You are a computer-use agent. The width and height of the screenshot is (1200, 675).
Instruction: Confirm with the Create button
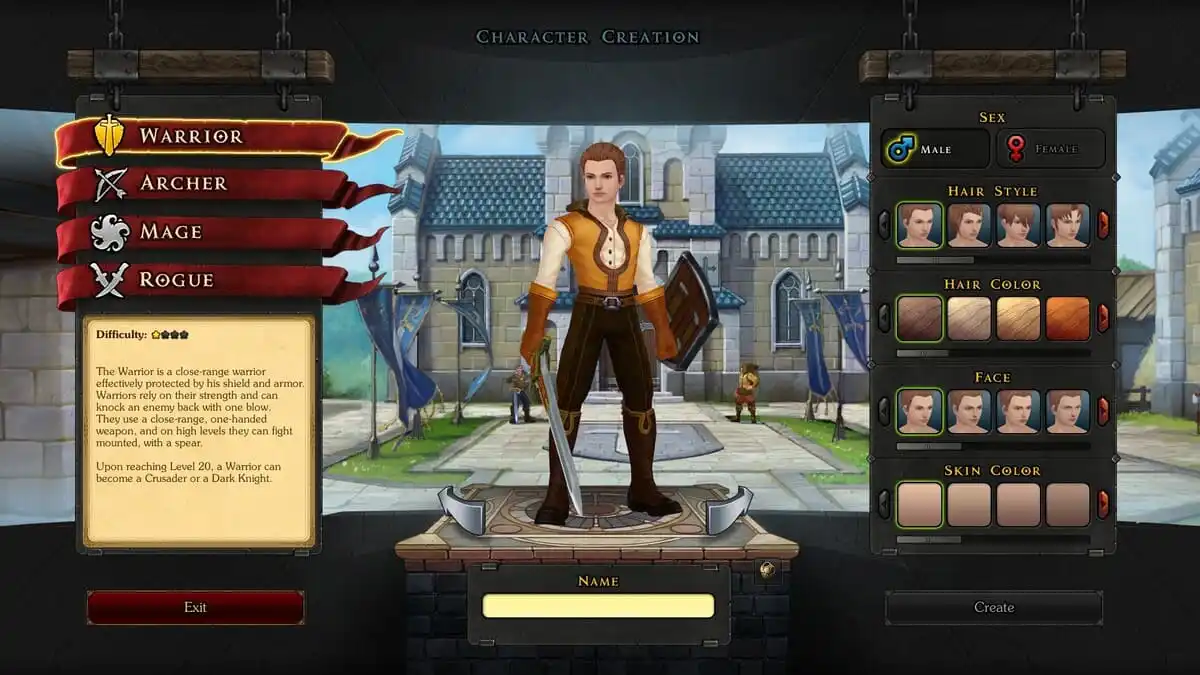tap(993, 607)
